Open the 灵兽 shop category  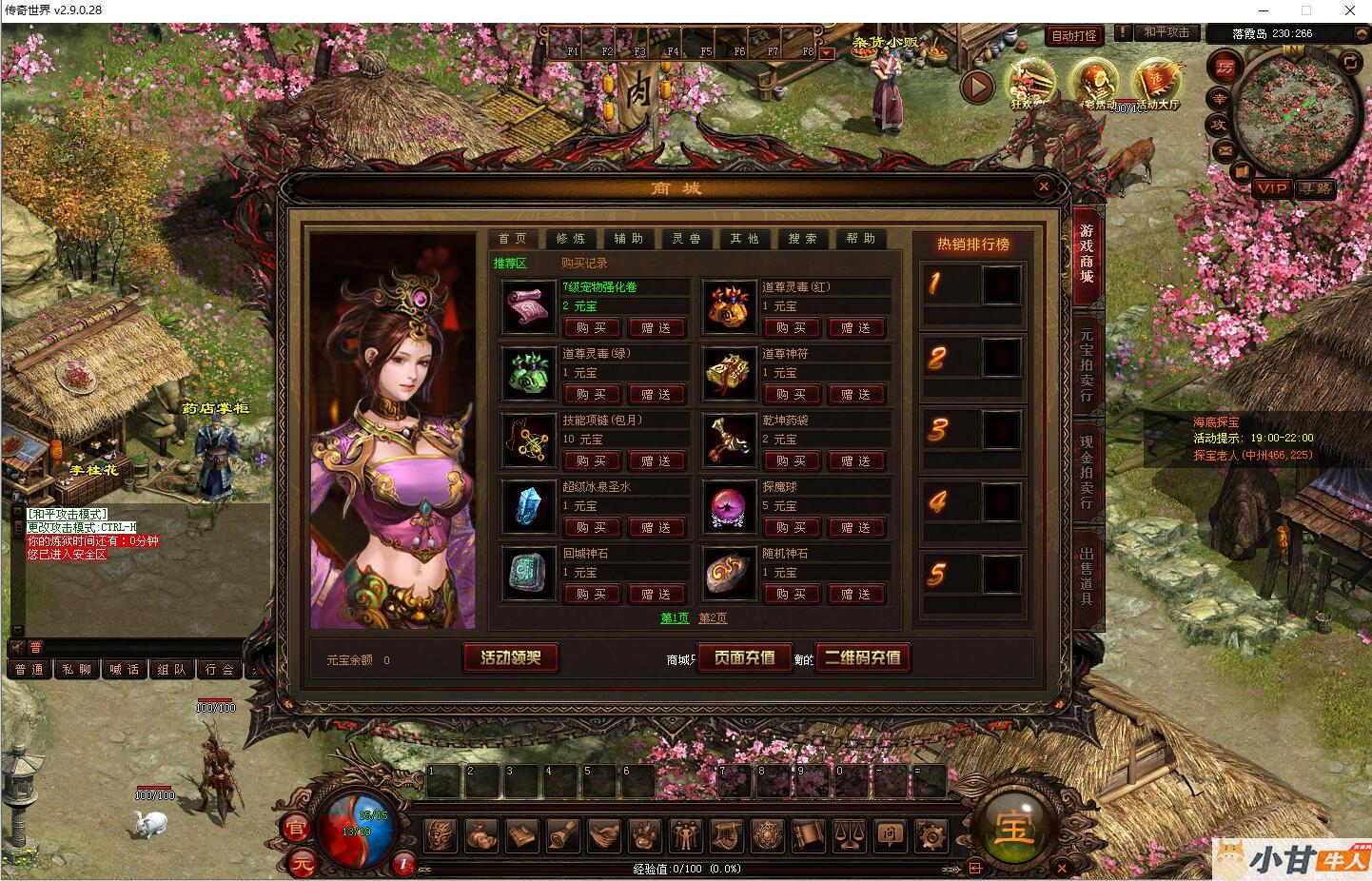(686, 239)
